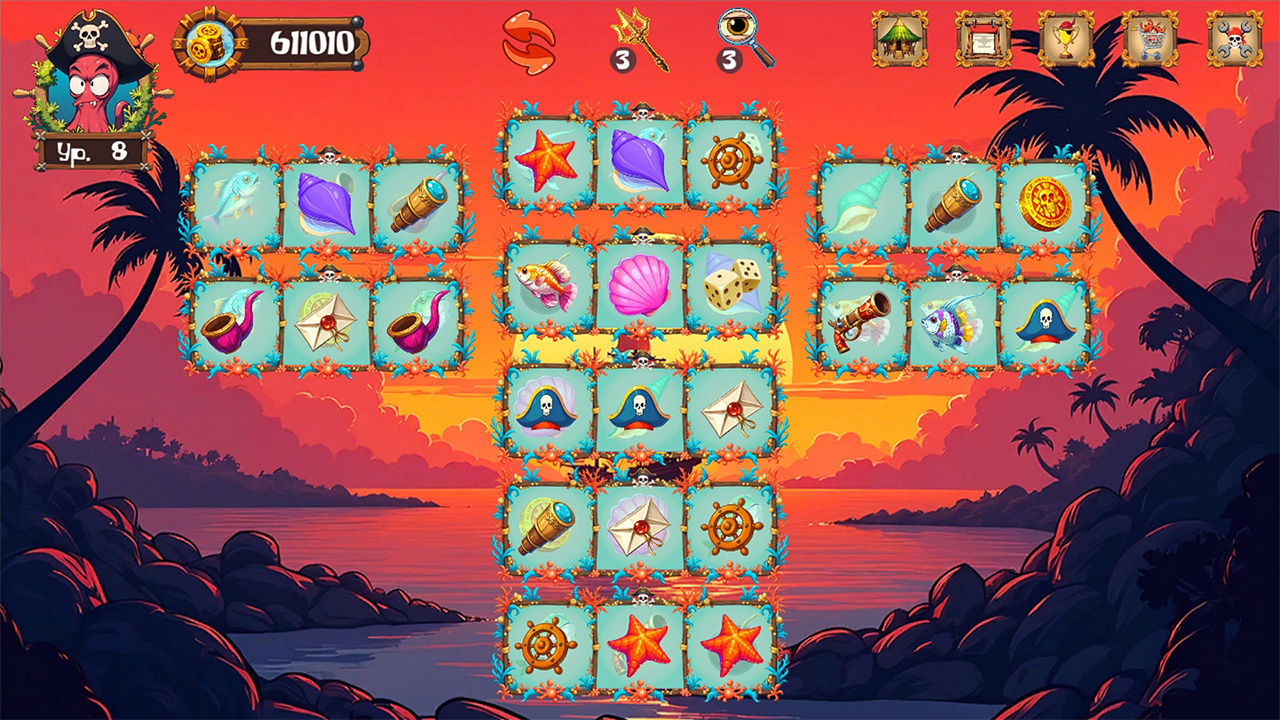Image resolution: width=1280 pixels, height=720 pixels.
Task: Click the 611010 coin balance bar
Action: pyautogui.click(x=305, y=42)
